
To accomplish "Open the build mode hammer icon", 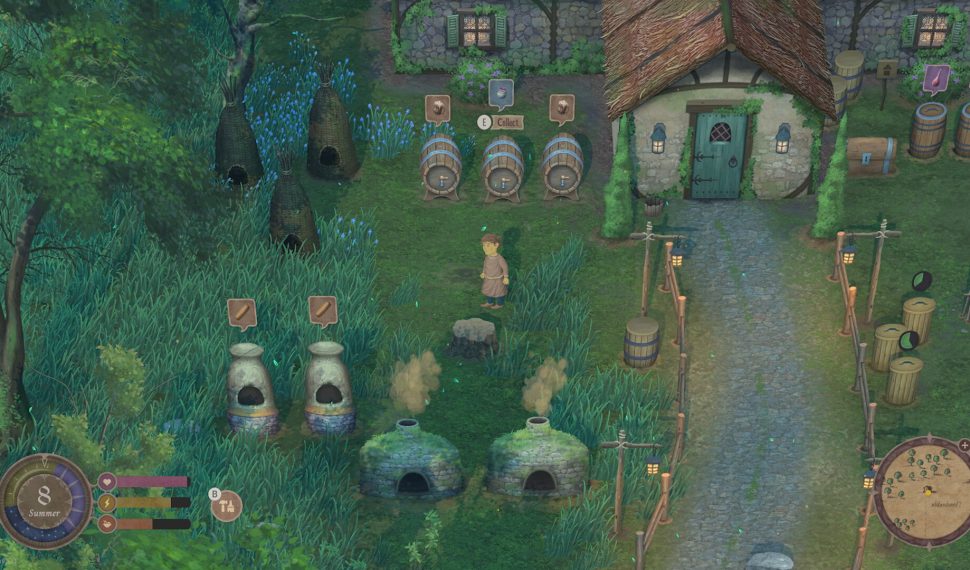I will 227,505.
